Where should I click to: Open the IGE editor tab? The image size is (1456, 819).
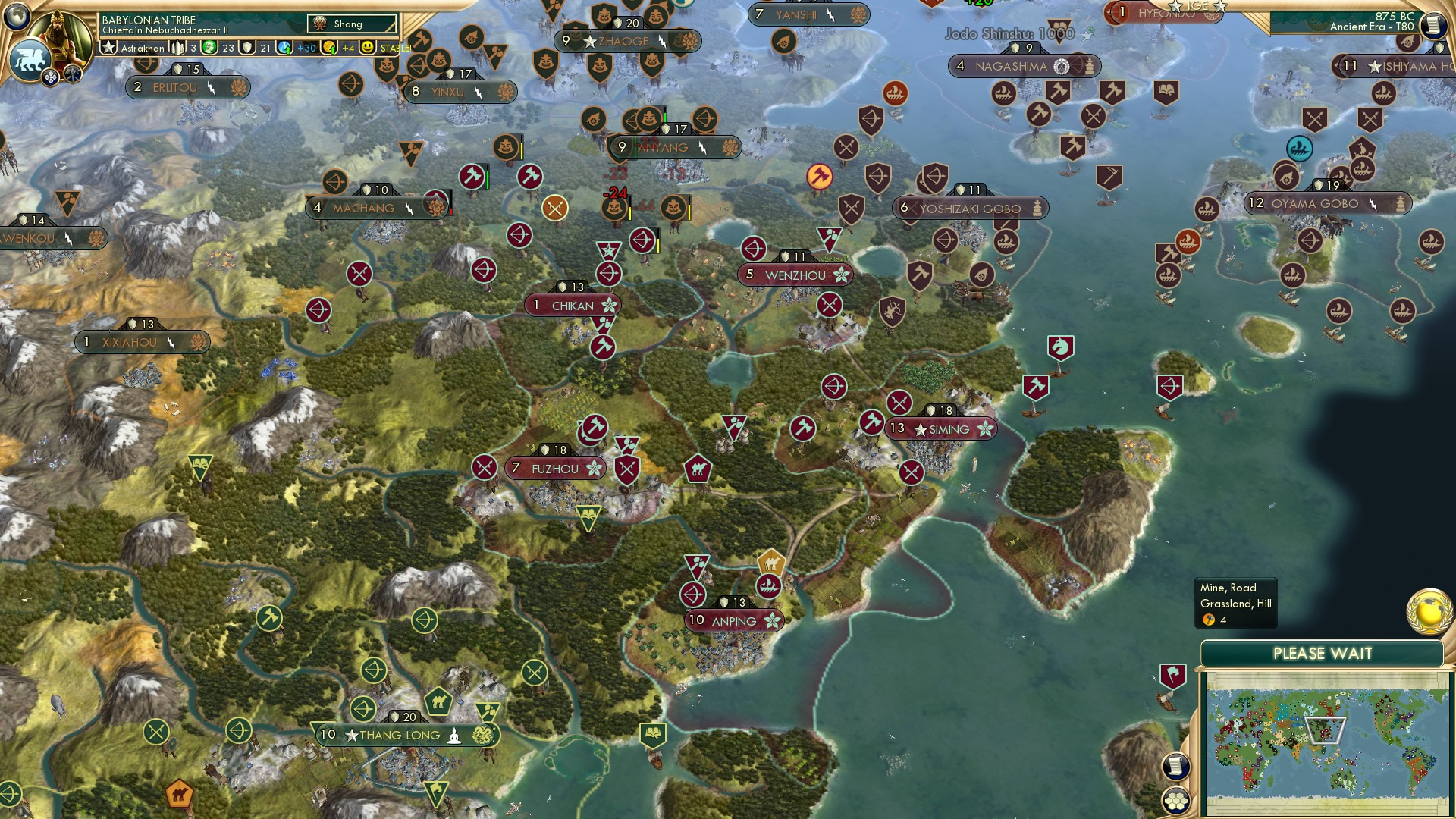point(1198,6)
